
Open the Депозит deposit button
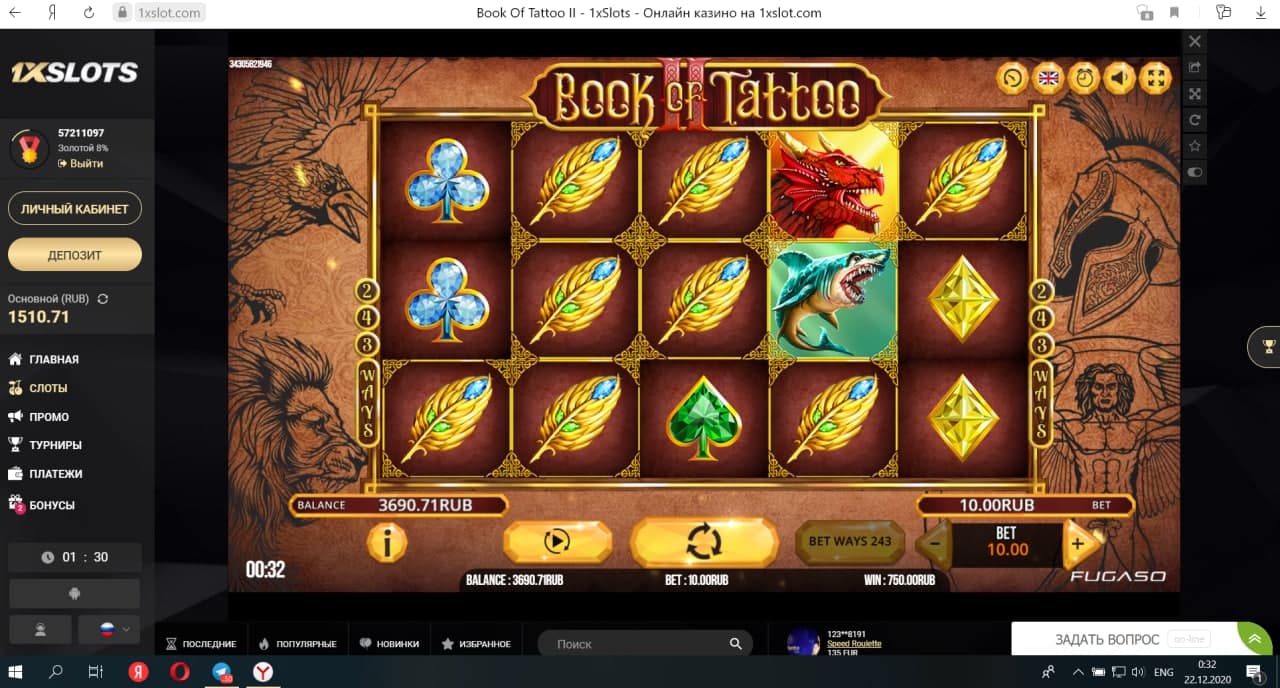(75, 255)
